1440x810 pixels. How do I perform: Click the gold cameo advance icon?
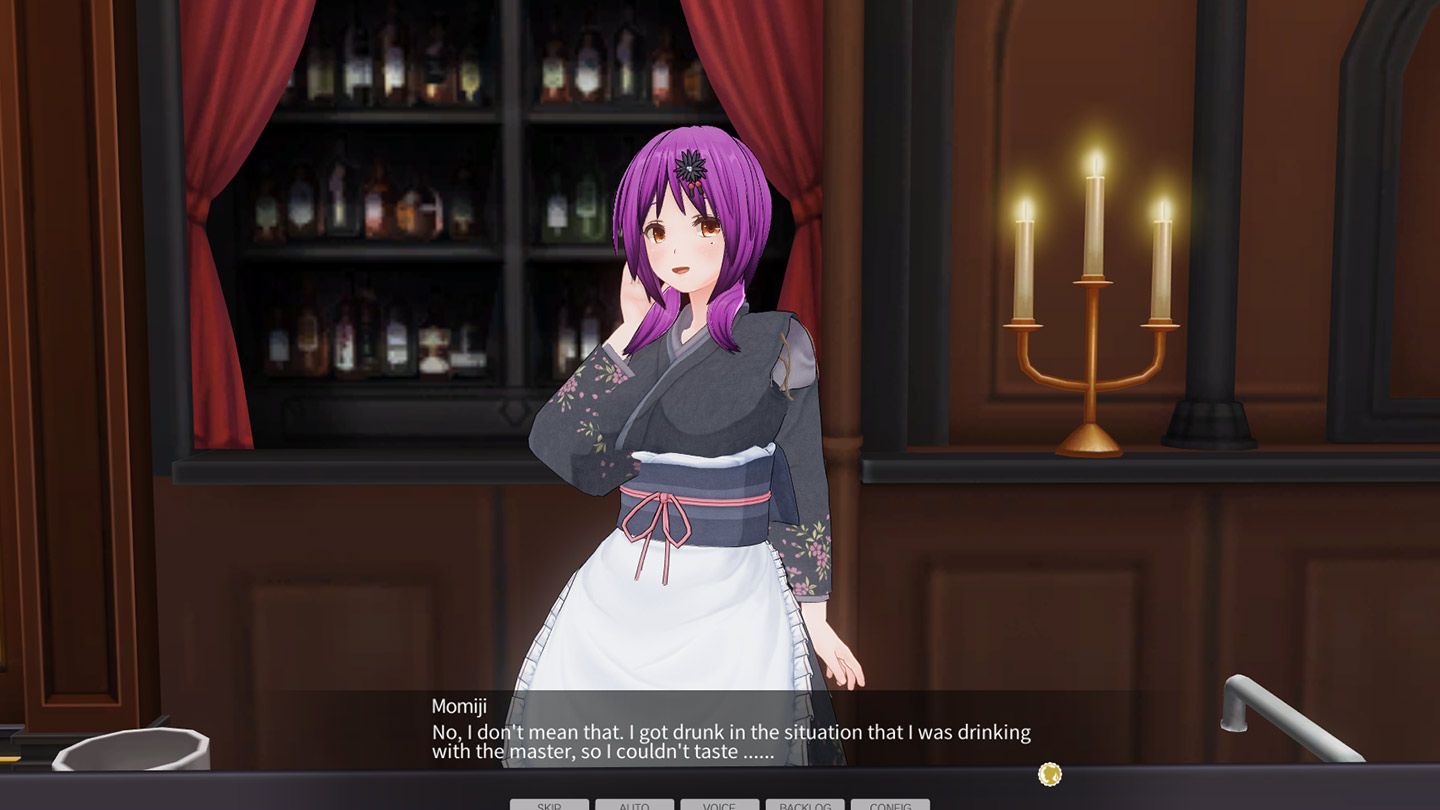[1049, 774]
